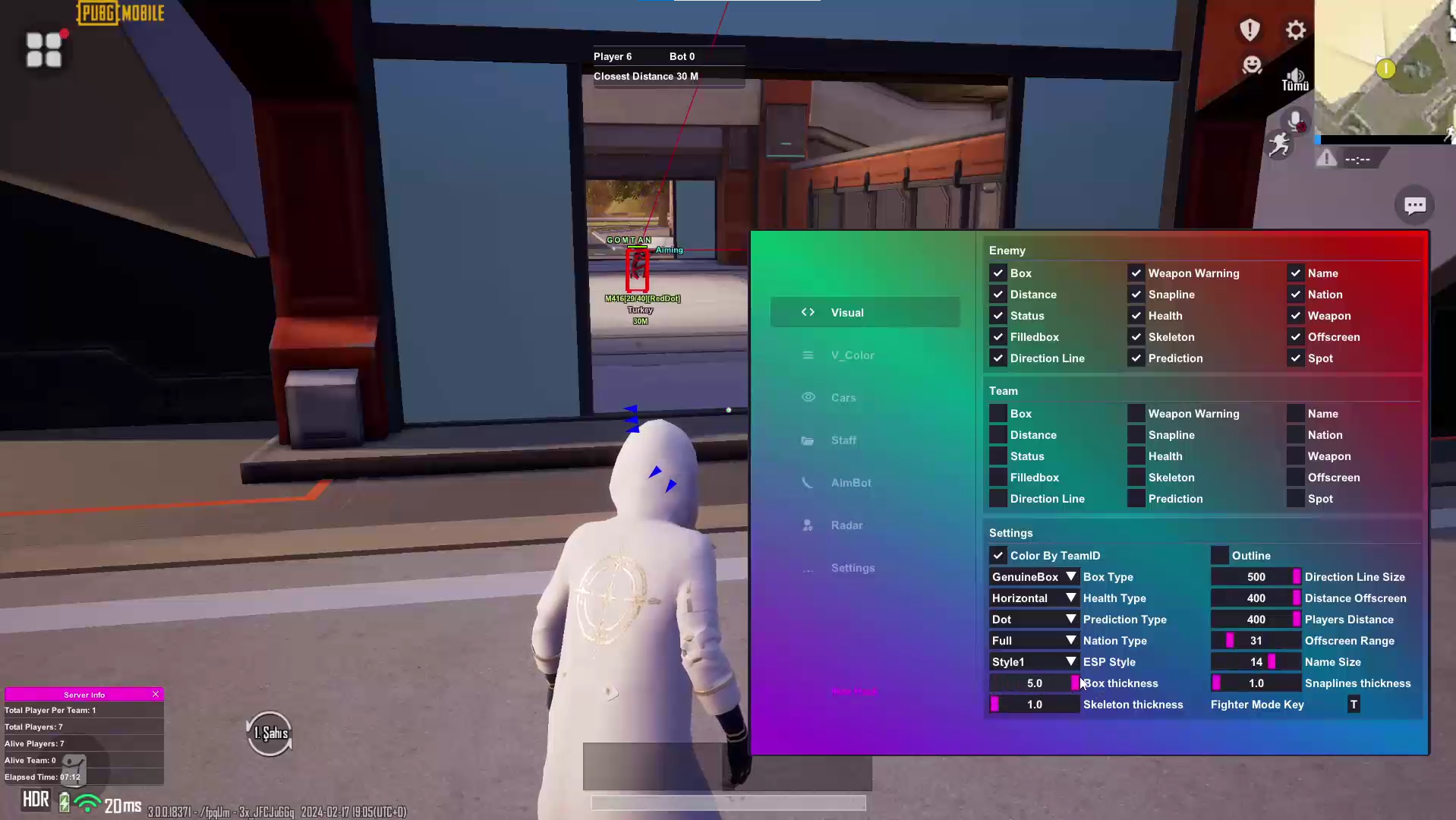Click the shield alert icon
Image resolution: width=1456 pixels, height=820 pixels.
pyautogui.click(x=1250, y=30)
